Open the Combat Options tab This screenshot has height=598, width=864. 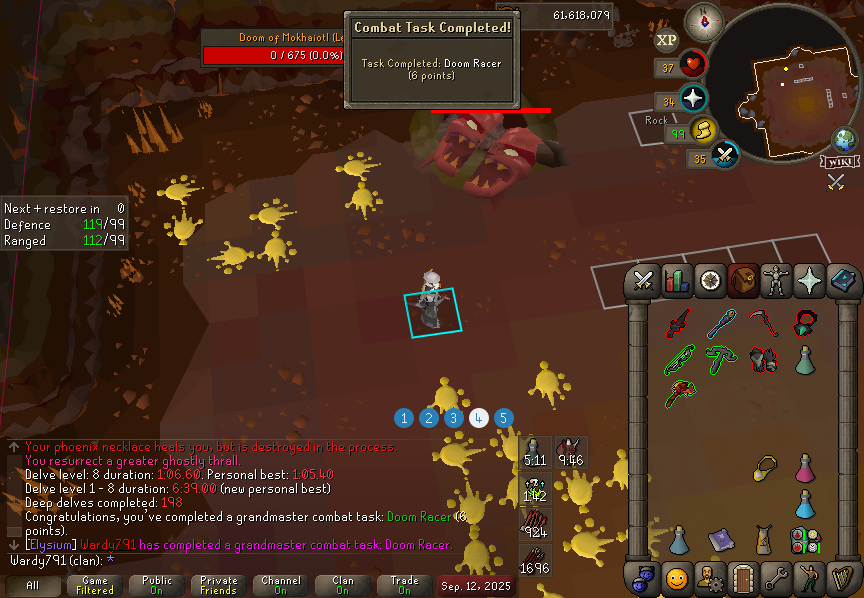[x=643, y=282]
